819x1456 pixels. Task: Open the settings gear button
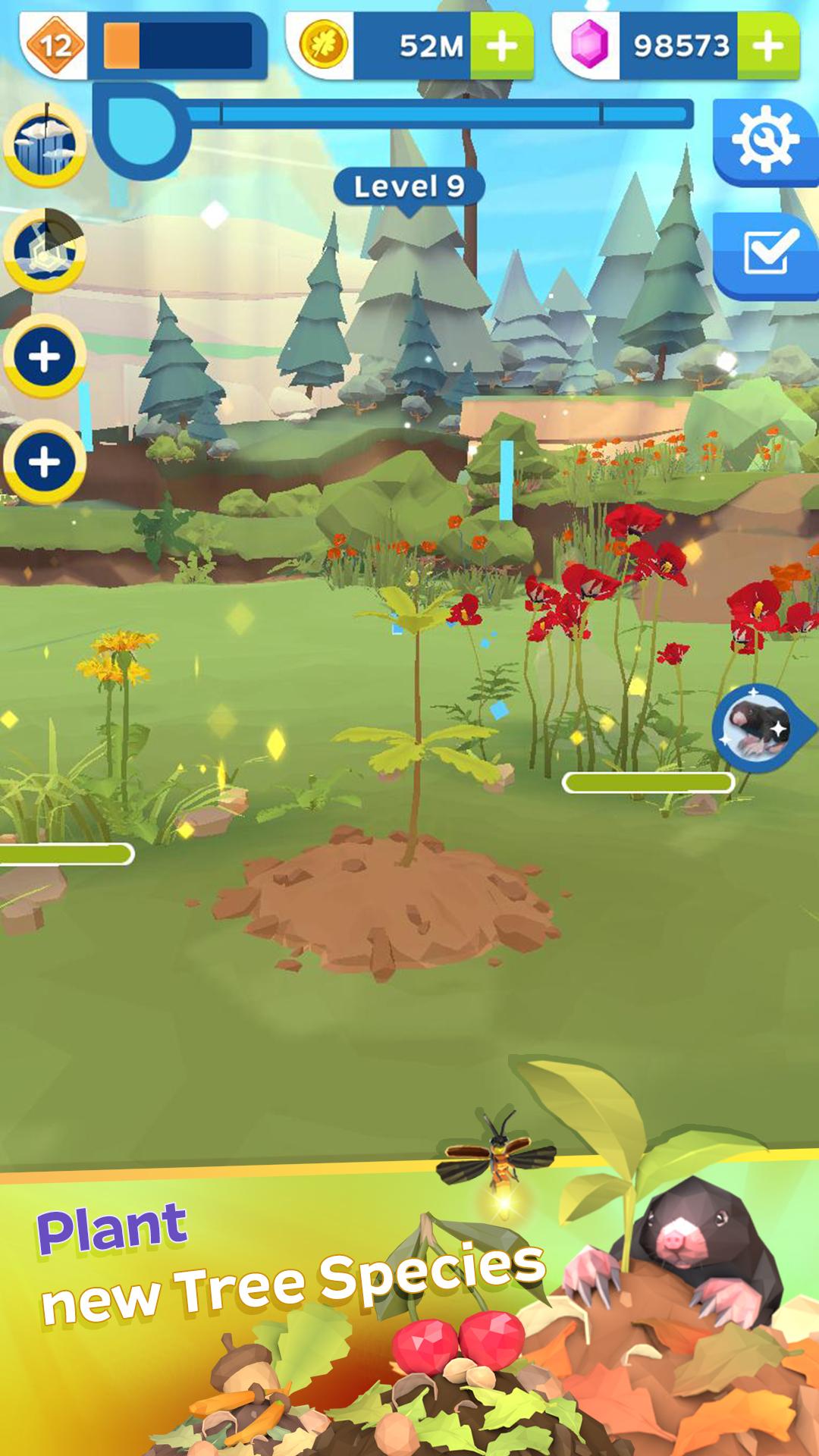click(764, 141)
